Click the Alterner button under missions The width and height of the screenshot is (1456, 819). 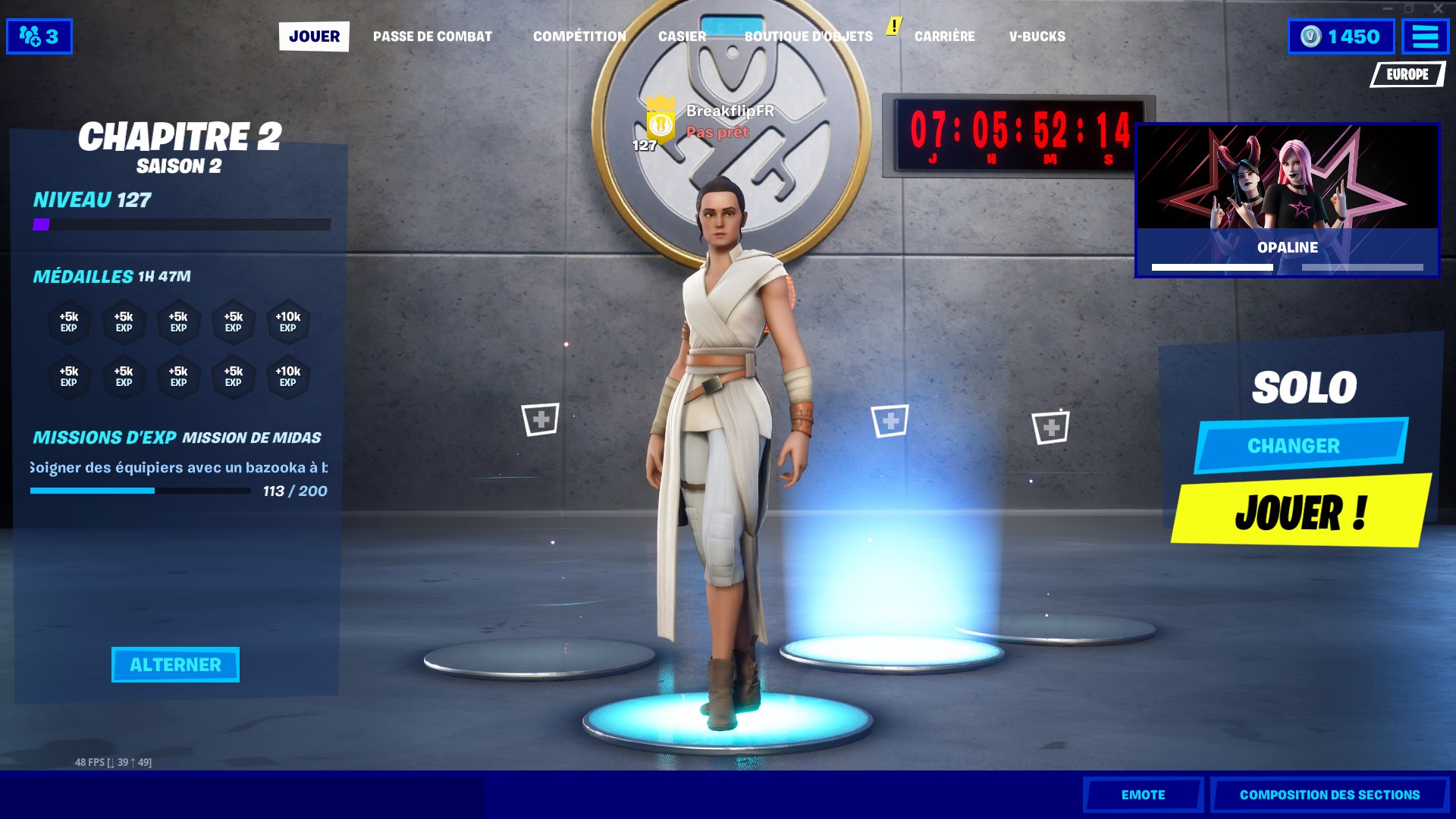tap(175, 664)
